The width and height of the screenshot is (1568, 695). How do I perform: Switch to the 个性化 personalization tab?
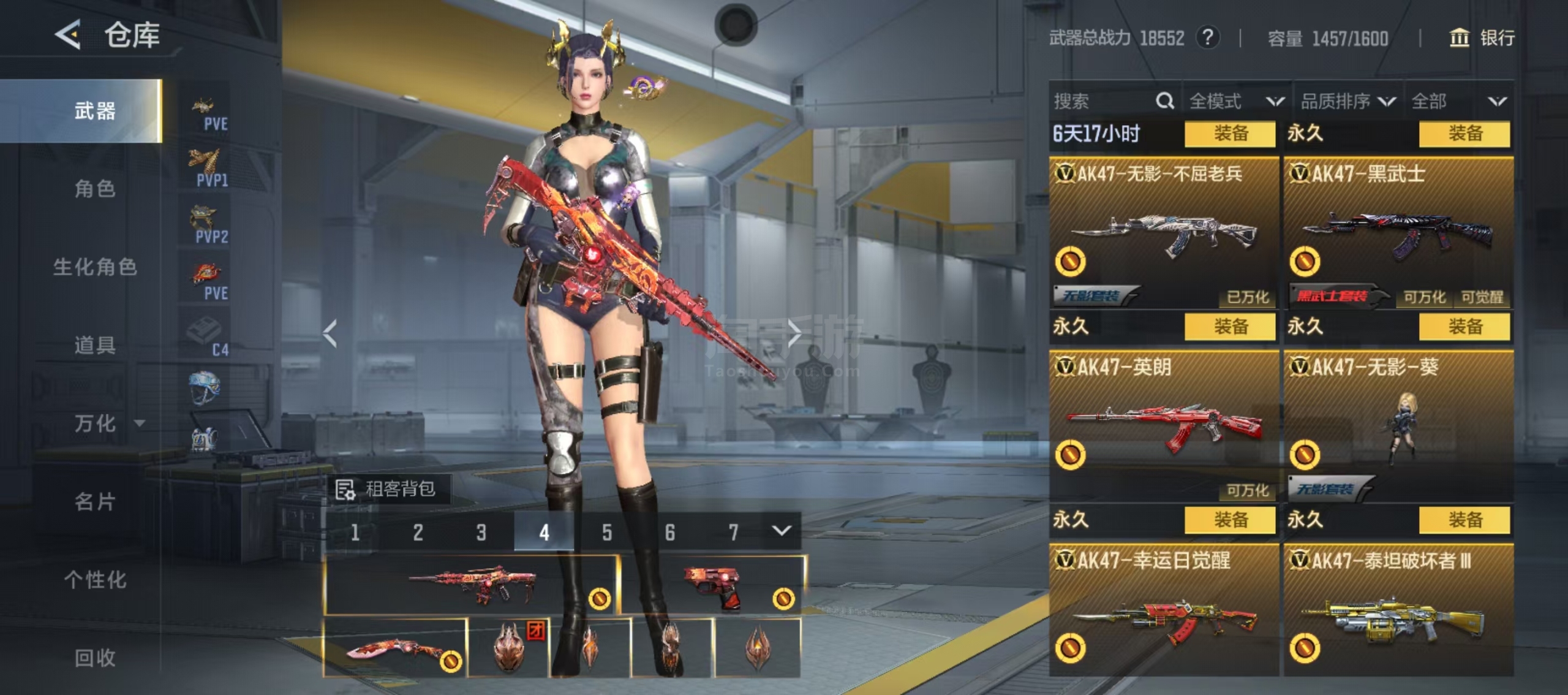(95, 579)
